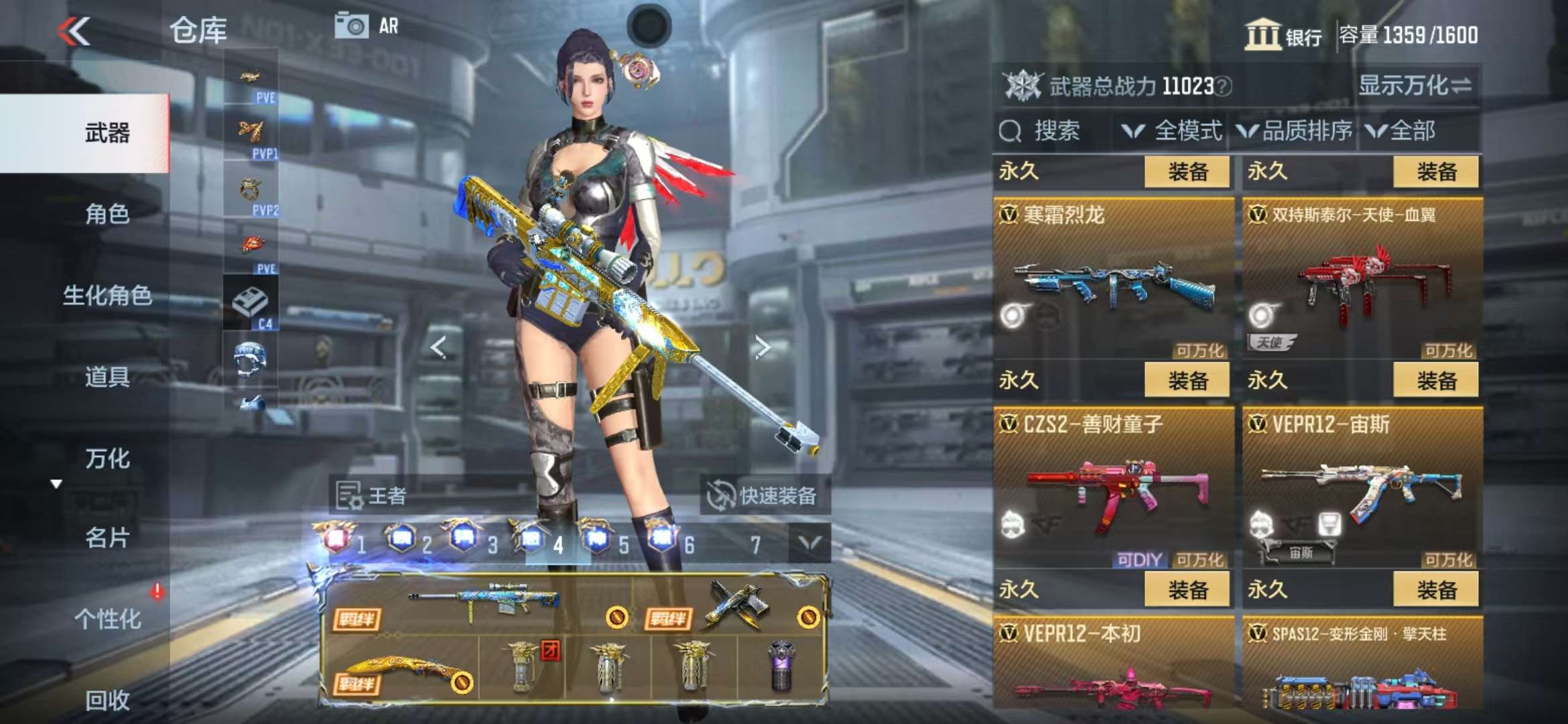Select the C4 loadout slot
This screenshot has width=1568, height=724.
tap(251, 304)
